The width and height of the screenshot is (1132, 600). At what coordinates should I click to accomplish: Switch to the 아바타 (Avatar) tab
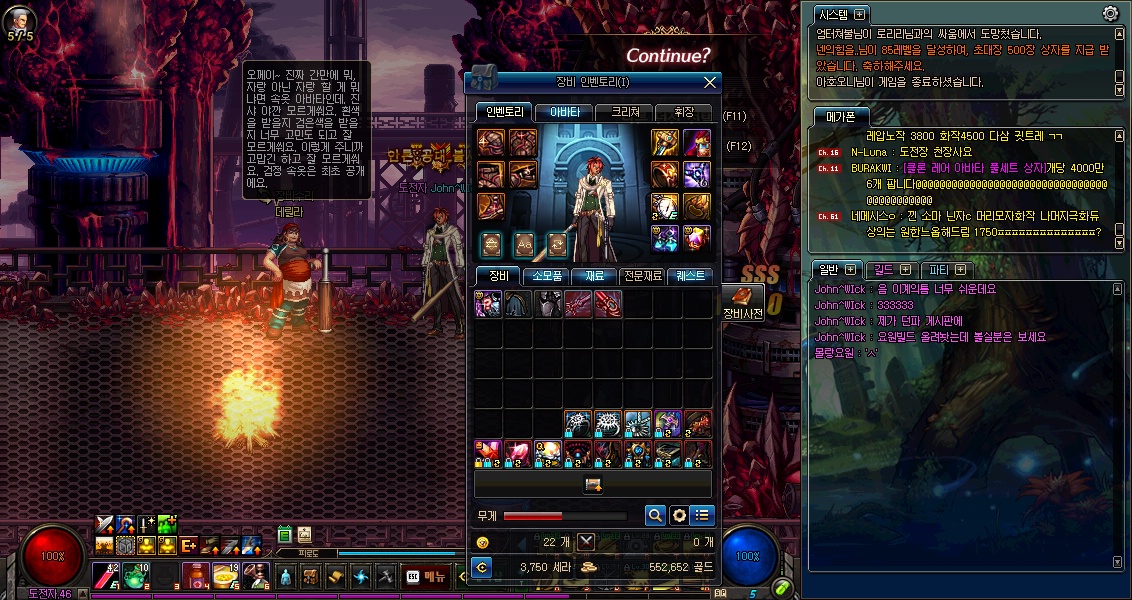coord(564,113)
